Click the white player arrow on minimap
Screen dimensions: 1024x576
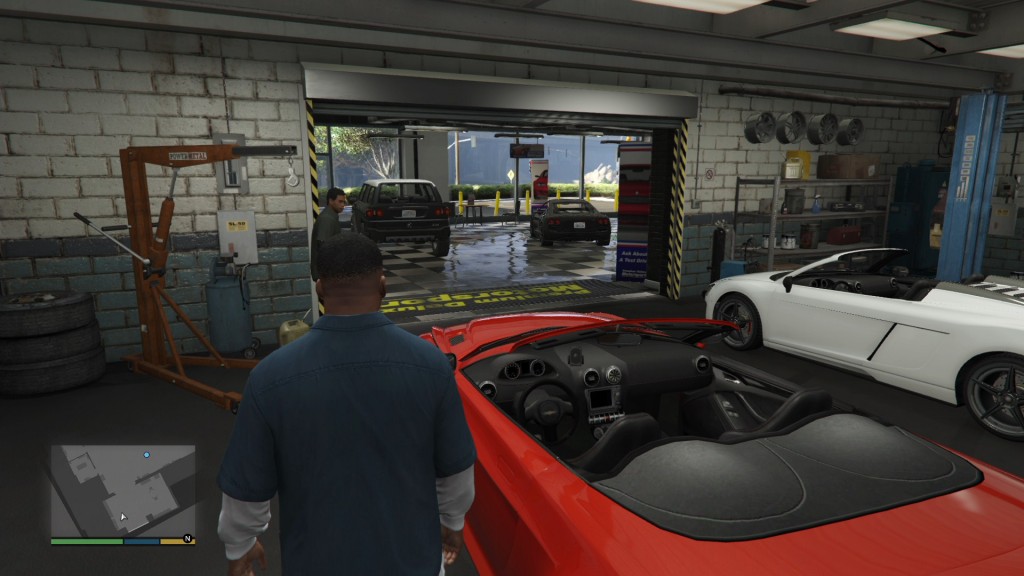tap(124, 517)
